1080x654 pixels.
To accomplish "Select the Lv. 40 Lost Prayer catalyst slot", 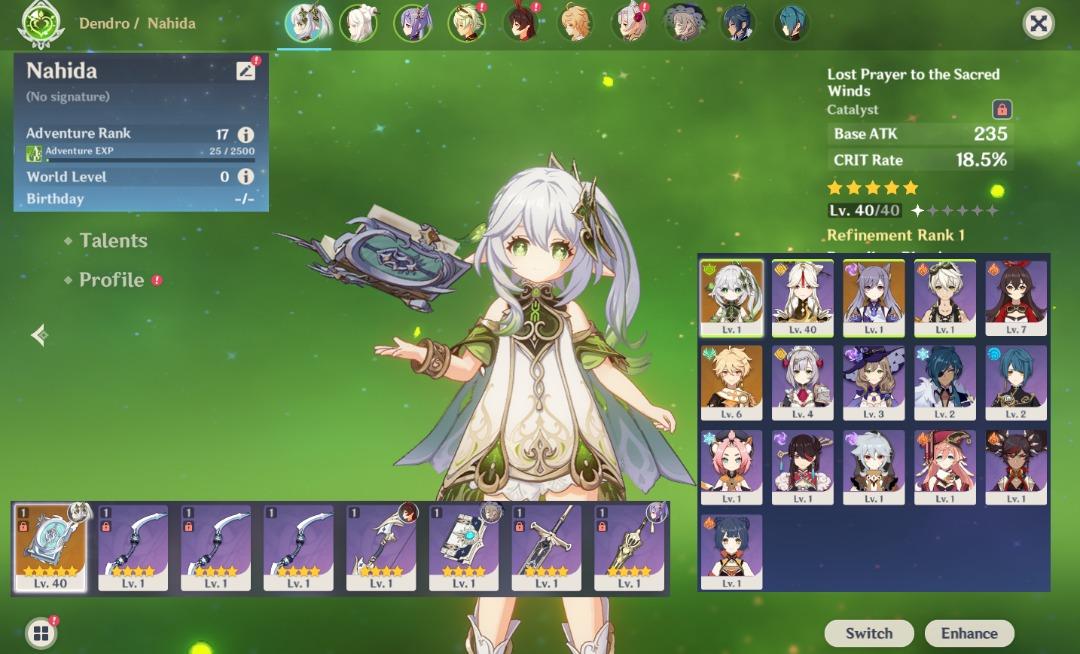I will [50, 548].
